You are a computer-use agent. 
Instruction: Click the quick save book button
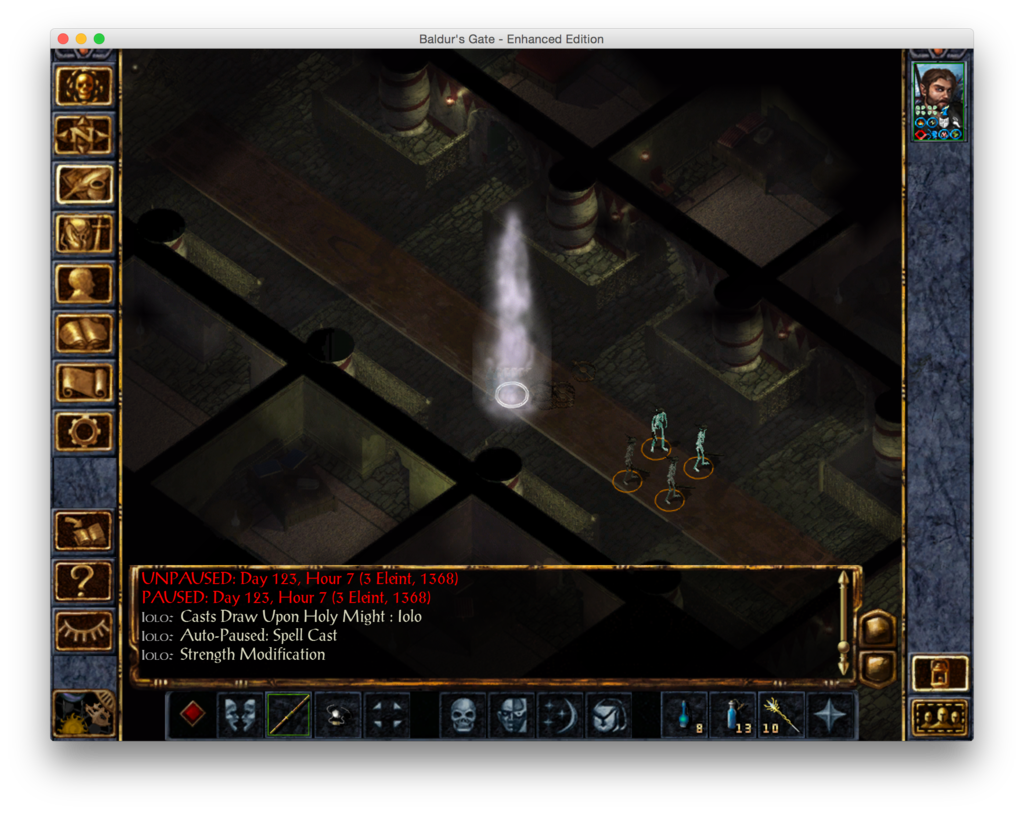pyautogui.click(x=84, y=530)
